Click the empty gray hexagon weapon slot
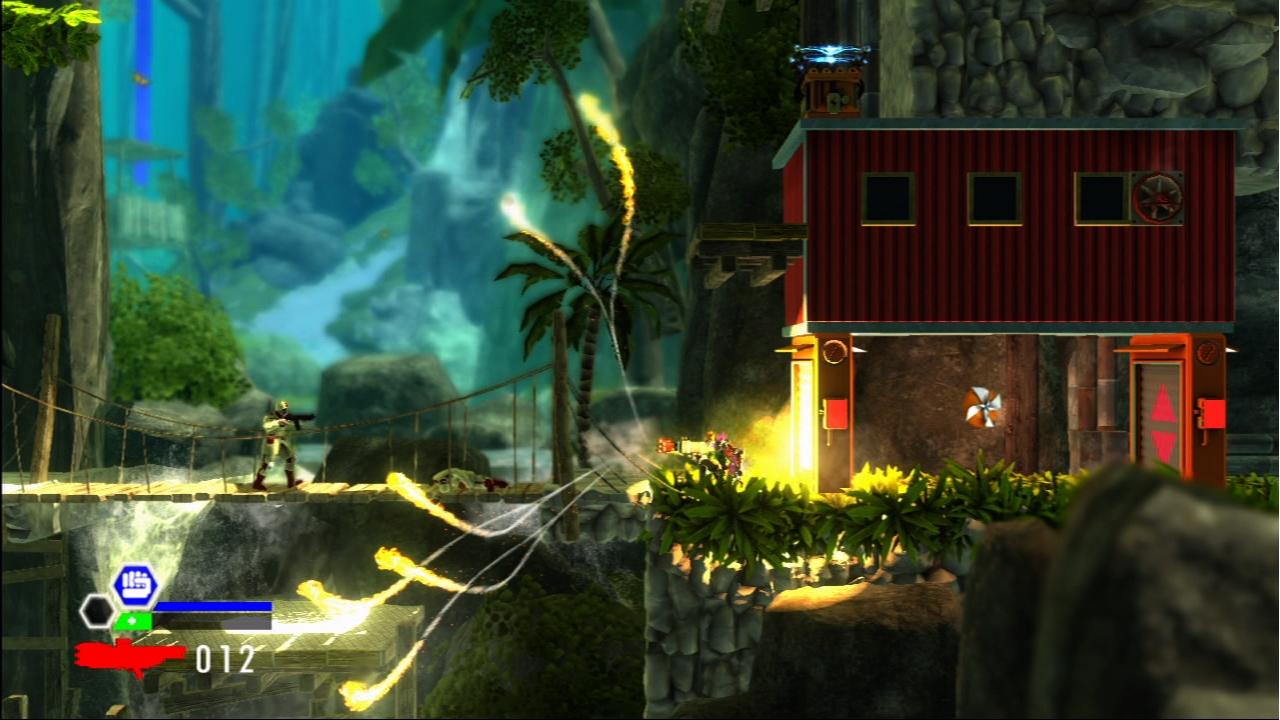 97,610
